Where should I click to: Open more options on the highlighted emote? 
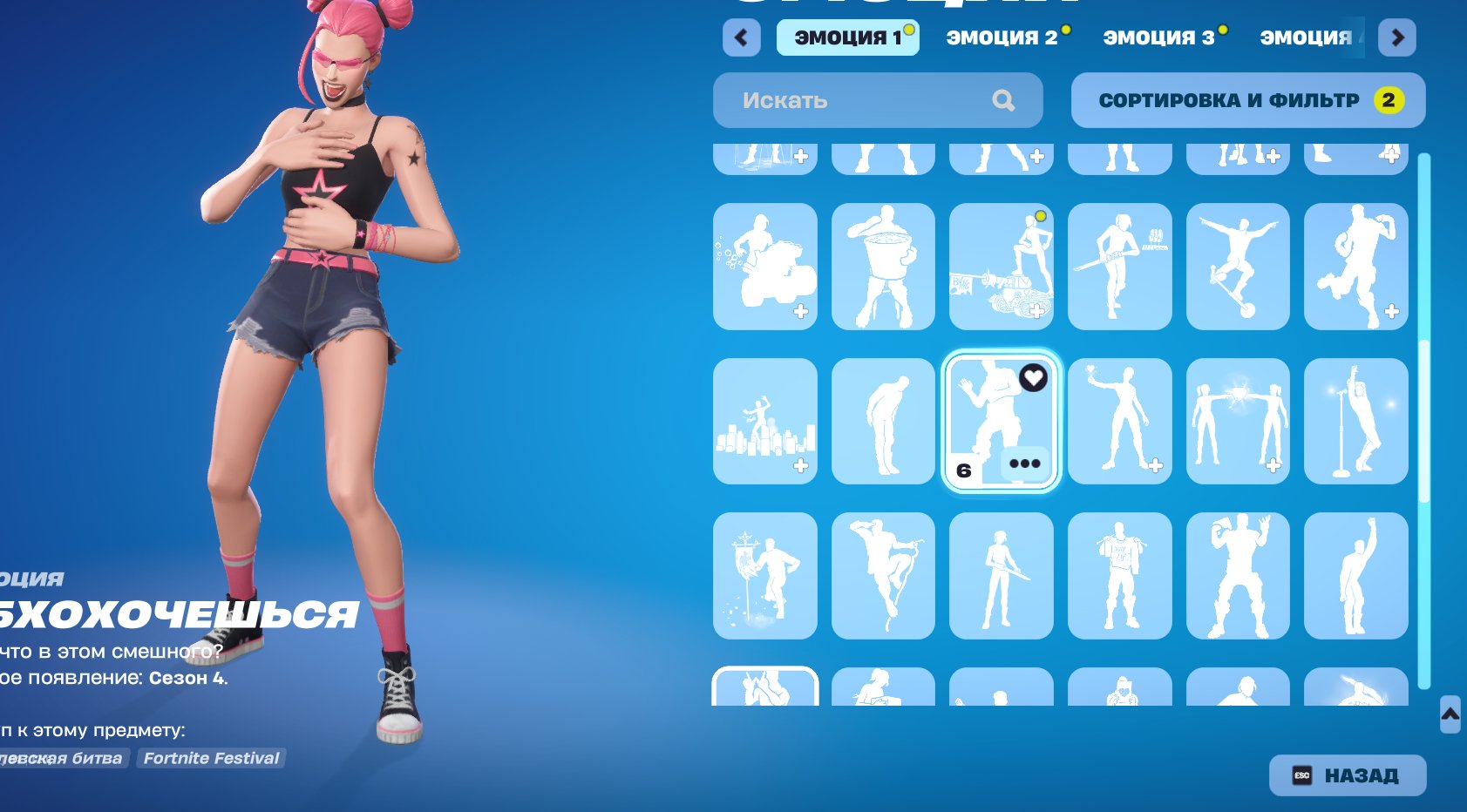coord(1026,464)
